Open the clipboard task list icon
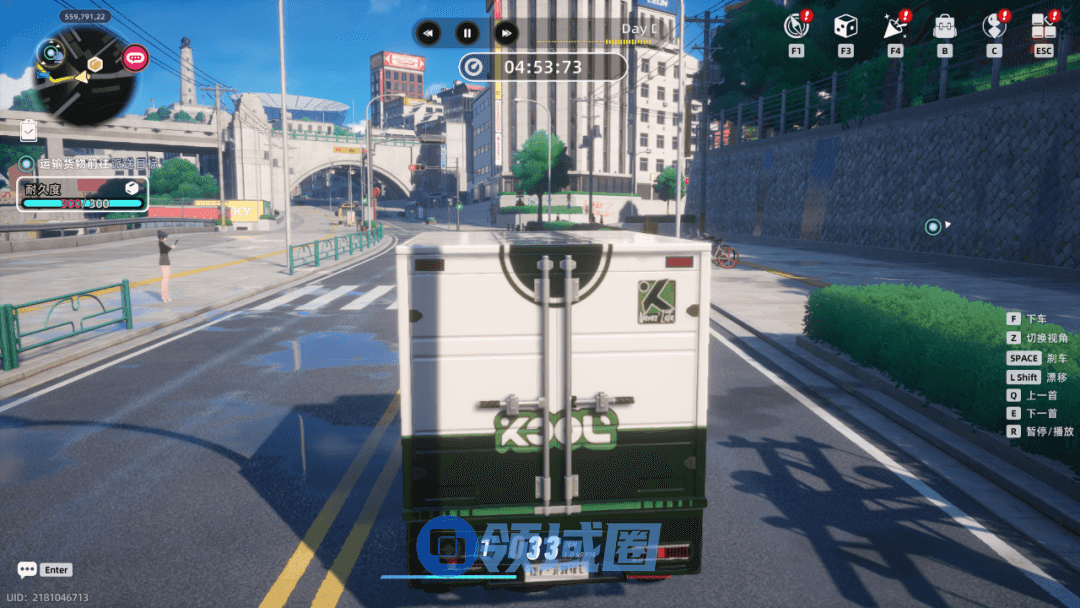 (x=28, y=129)
